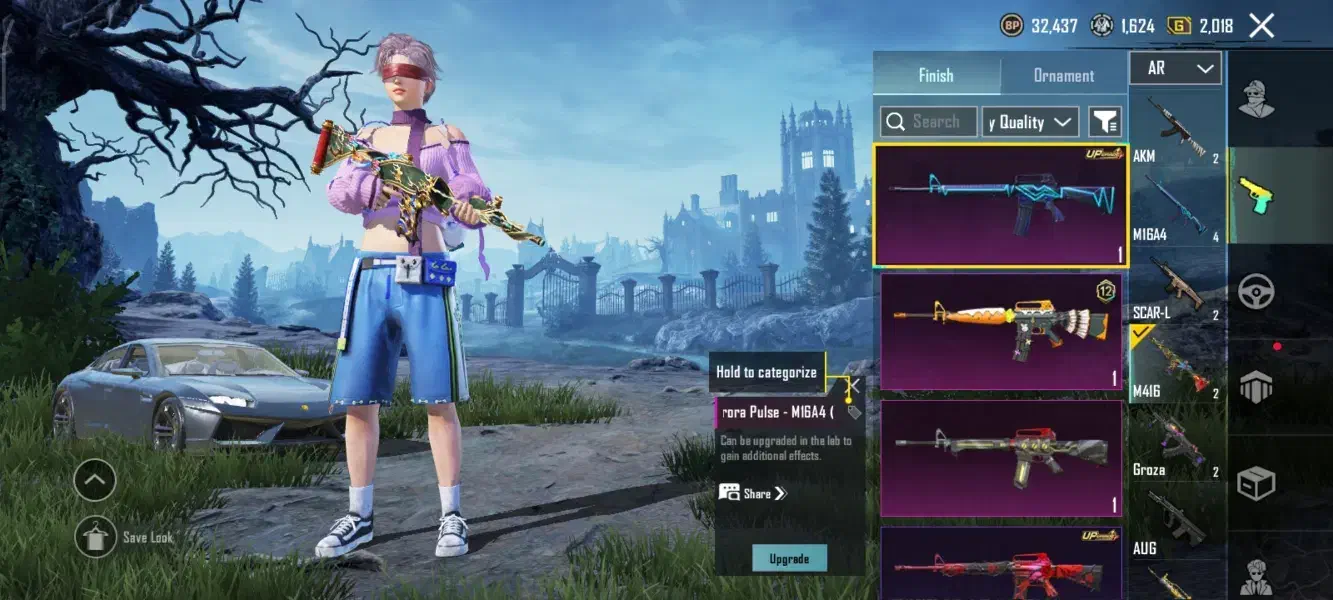Click the Upgrade button
Image resolution: width=1333 pixels, height=600 pixels.
(x=789, y=558)
